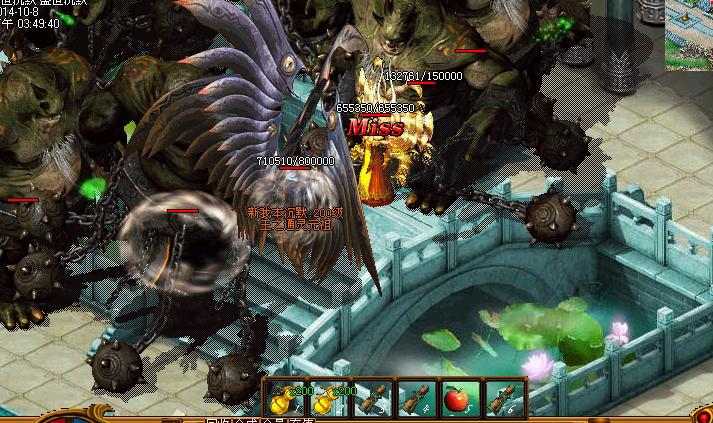
Task: Activate the scroll in hotbar slot 4
Action: pos(413,399)
